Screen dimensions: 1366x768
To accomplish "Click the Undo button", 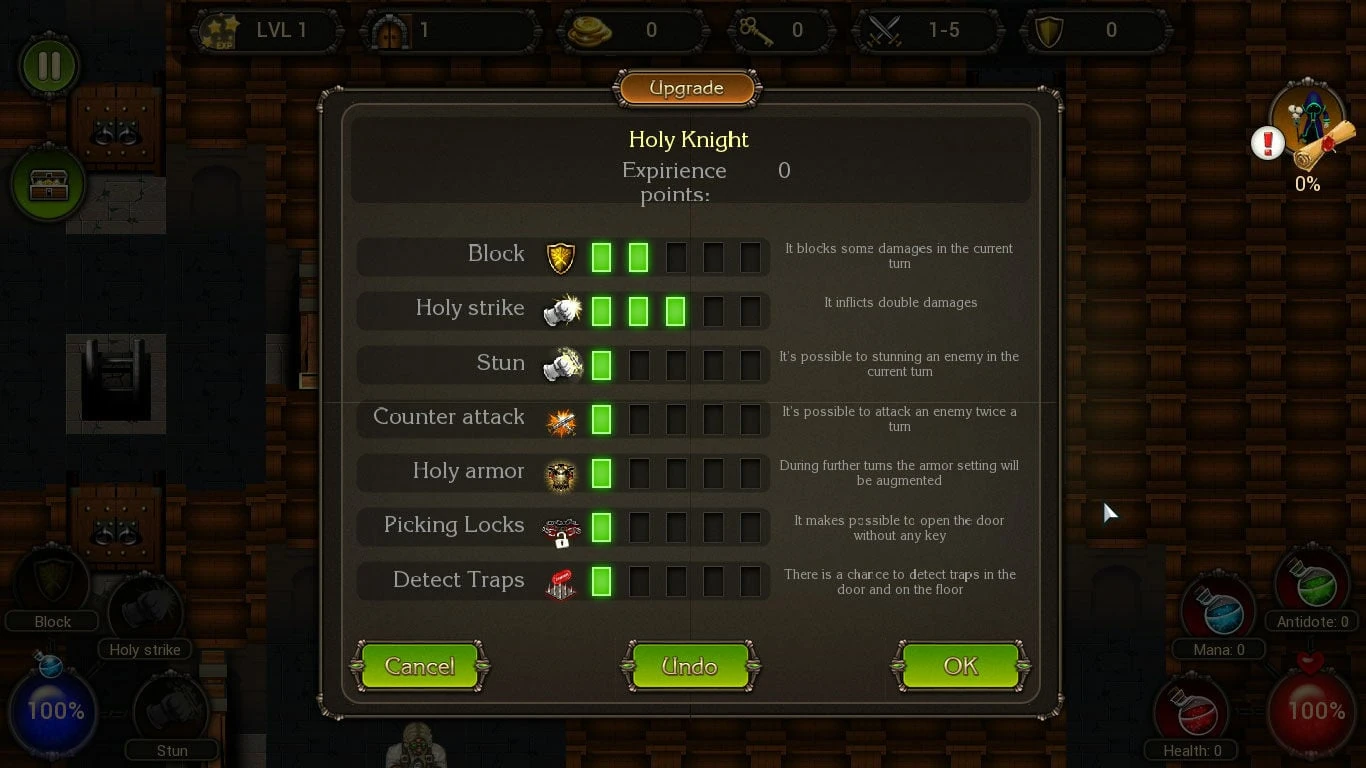I will coord(690,666).
